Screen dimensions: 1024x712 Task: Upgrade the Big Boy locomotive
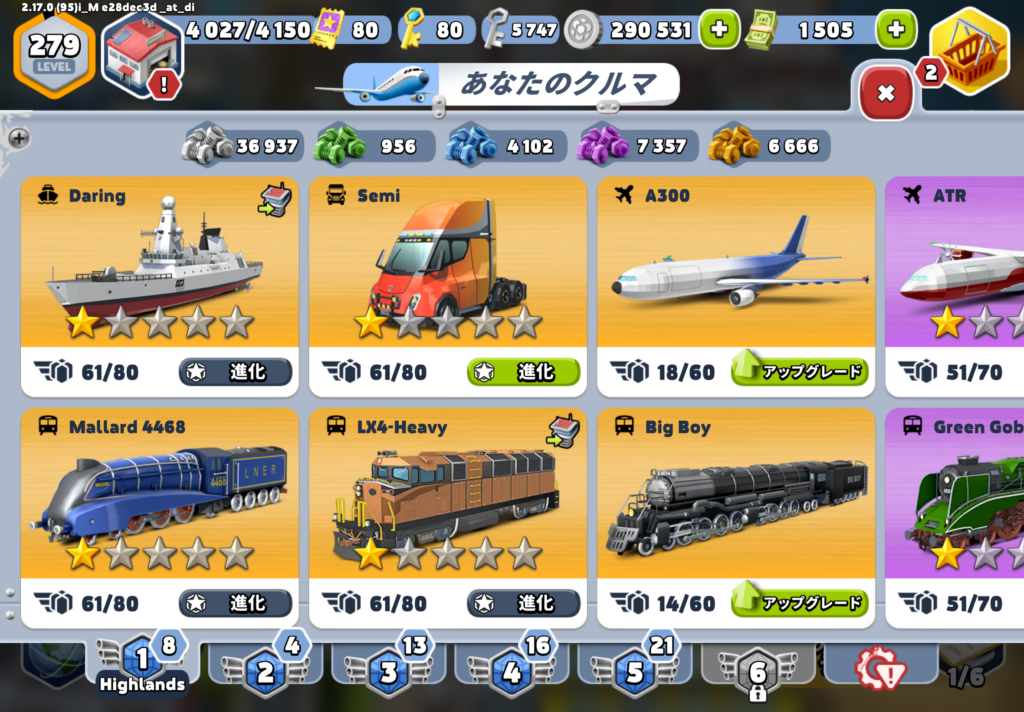[x=800, y=603]
